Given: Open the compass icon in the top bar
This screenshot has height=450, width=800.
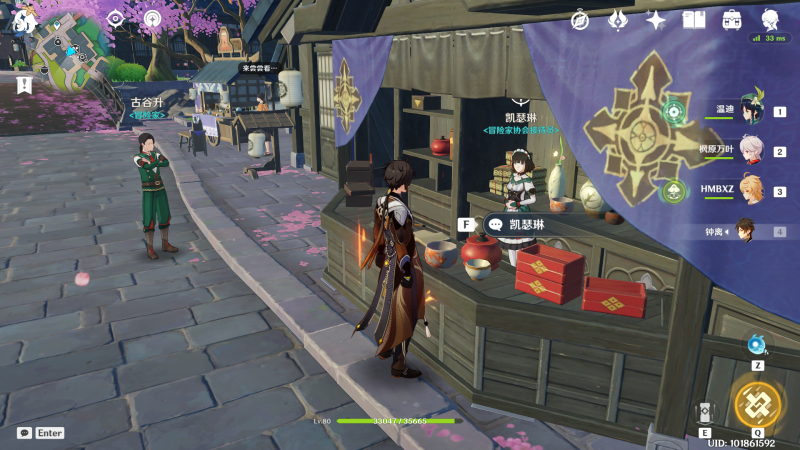Looking at the screenshot, I should point(580,19).
